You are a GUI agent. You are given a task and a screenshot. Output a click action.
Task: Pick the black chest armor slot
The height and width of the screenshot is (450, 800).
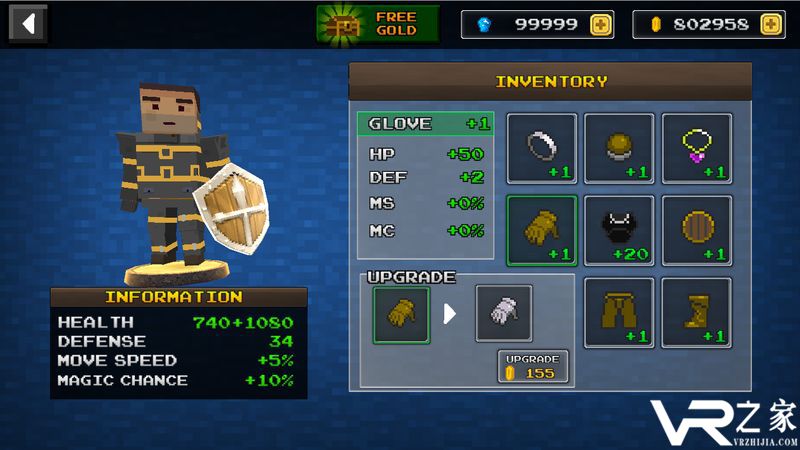[619, 230]
